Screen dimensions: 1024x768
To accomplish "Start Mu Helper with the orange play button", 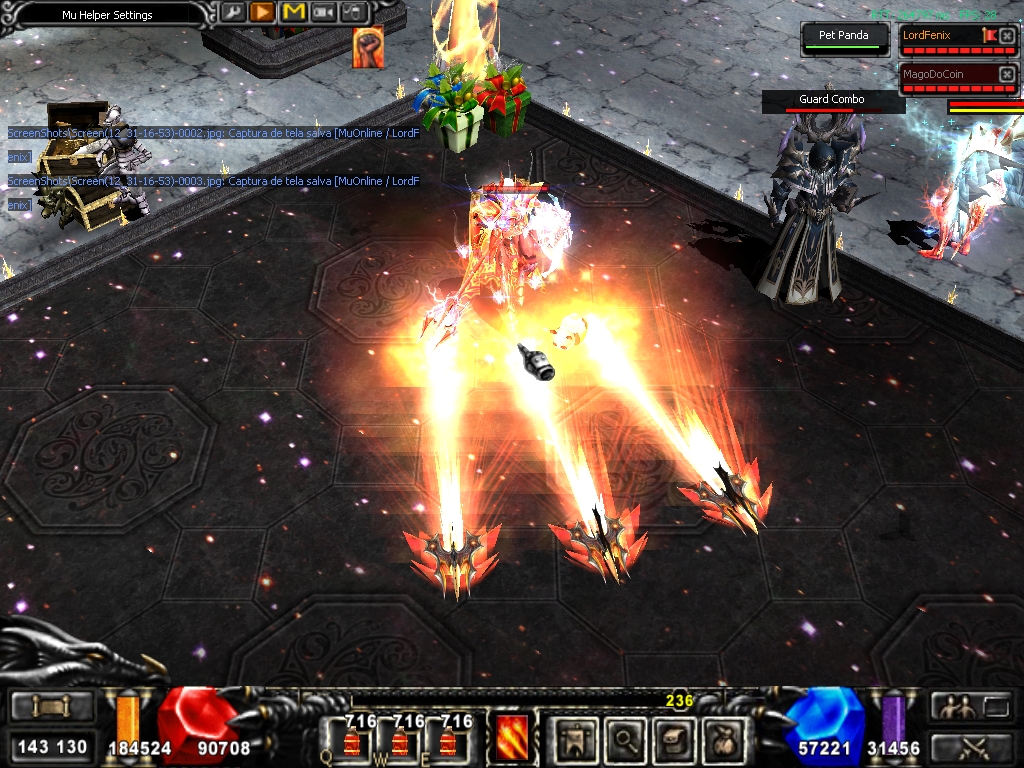I will click(x=262, y=13).
